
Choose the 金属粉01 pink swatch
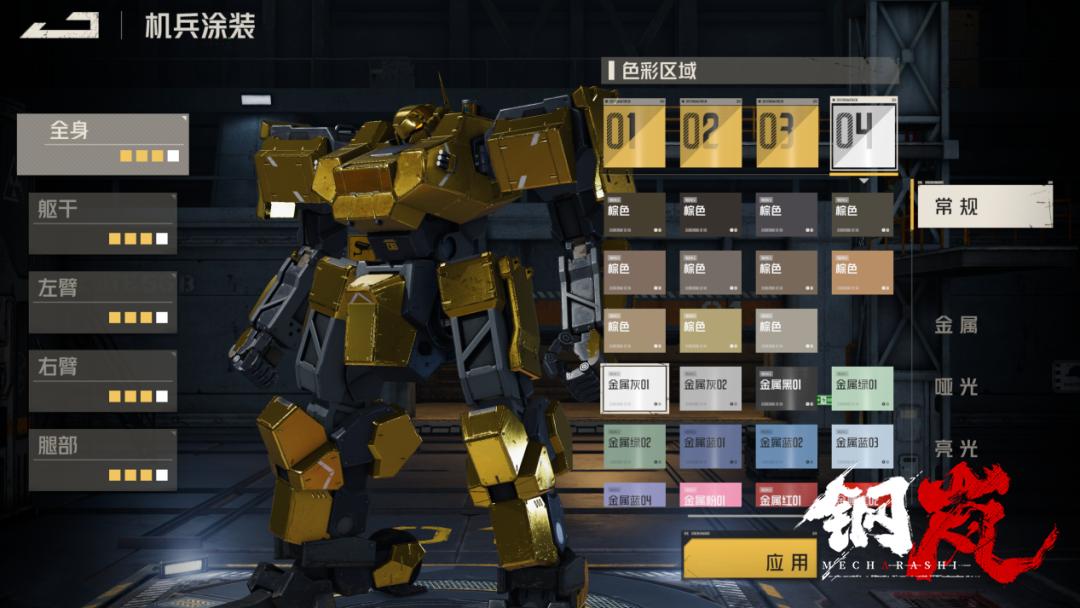(x=711, y=496)
